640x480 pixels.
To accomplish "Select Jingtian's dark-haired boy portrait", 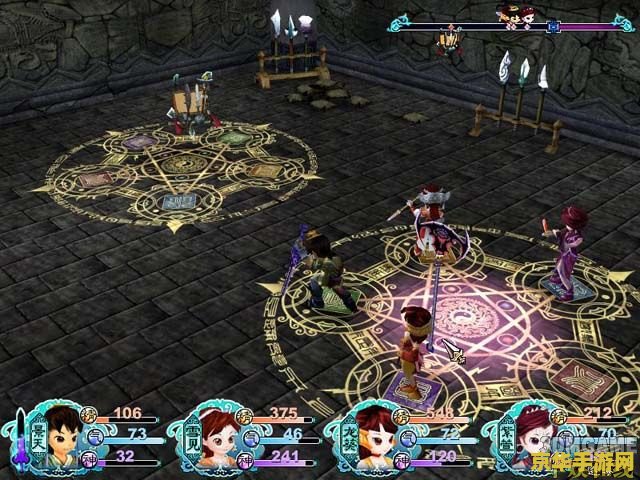I will 62,436.
